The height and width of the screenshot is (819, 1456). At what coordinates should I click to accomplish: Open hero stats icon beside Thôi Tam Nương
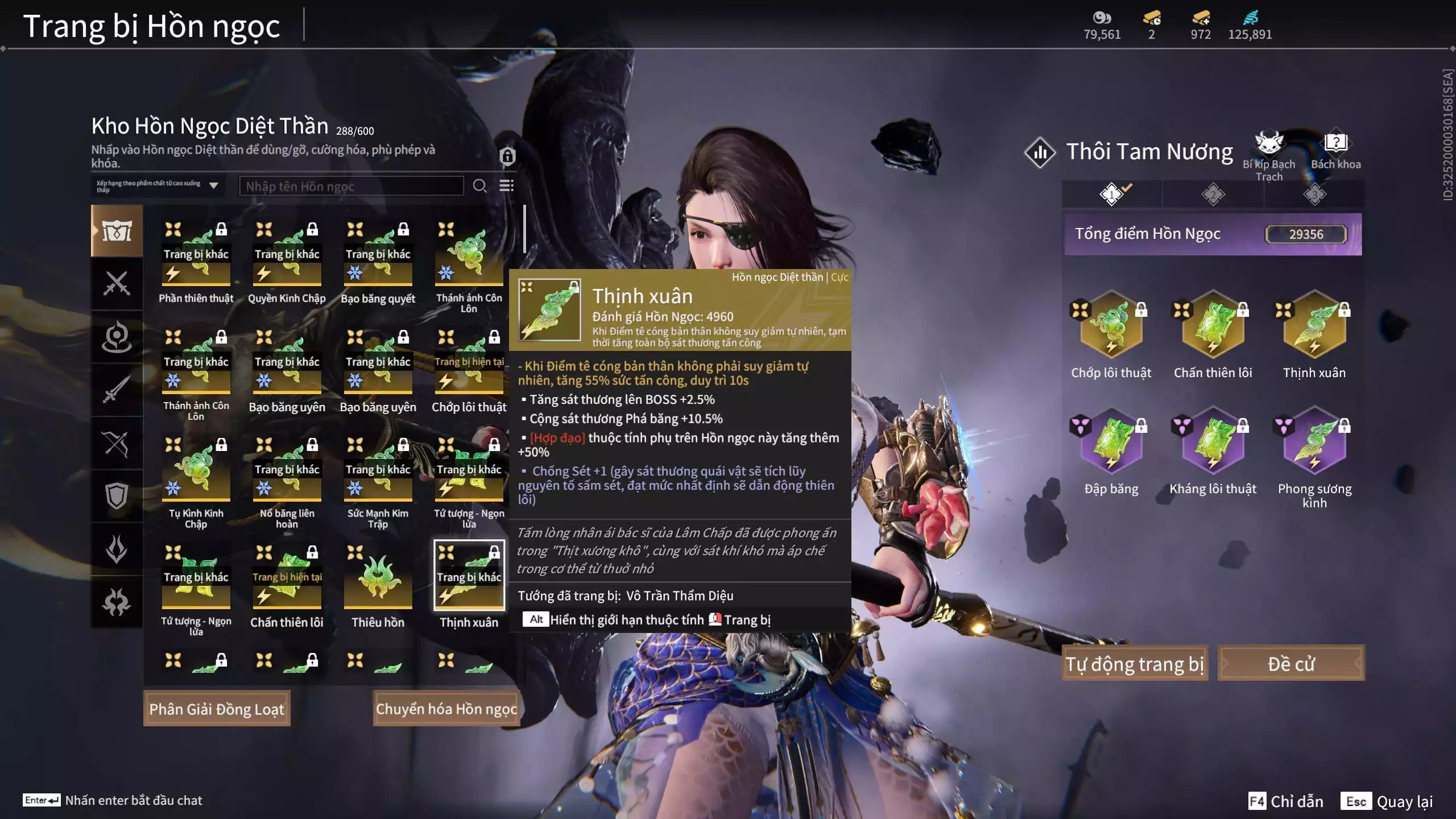[x=1040, y=152]
